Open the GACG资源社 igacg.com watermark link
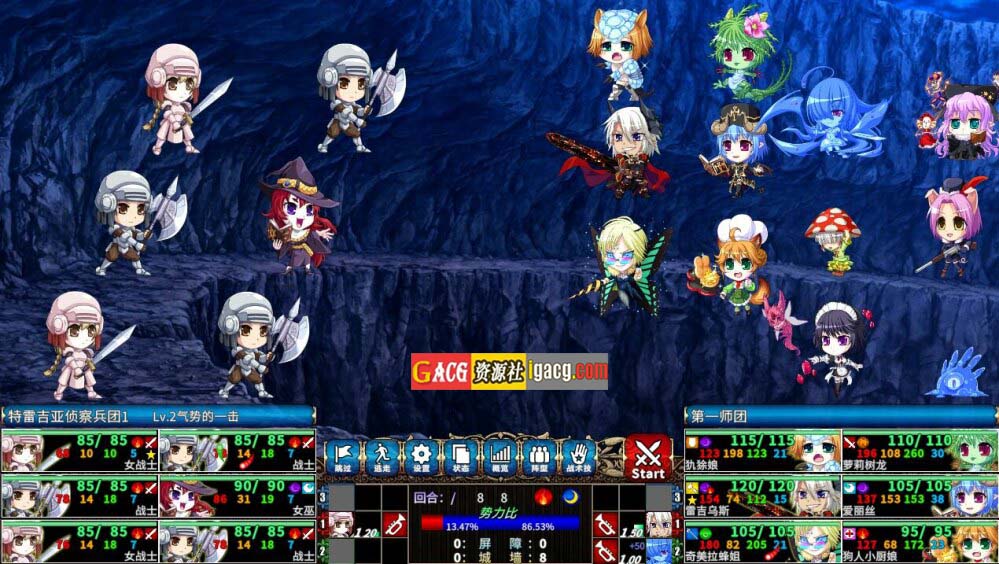Viewport: 999px width, 564px height. coord(509,371)
